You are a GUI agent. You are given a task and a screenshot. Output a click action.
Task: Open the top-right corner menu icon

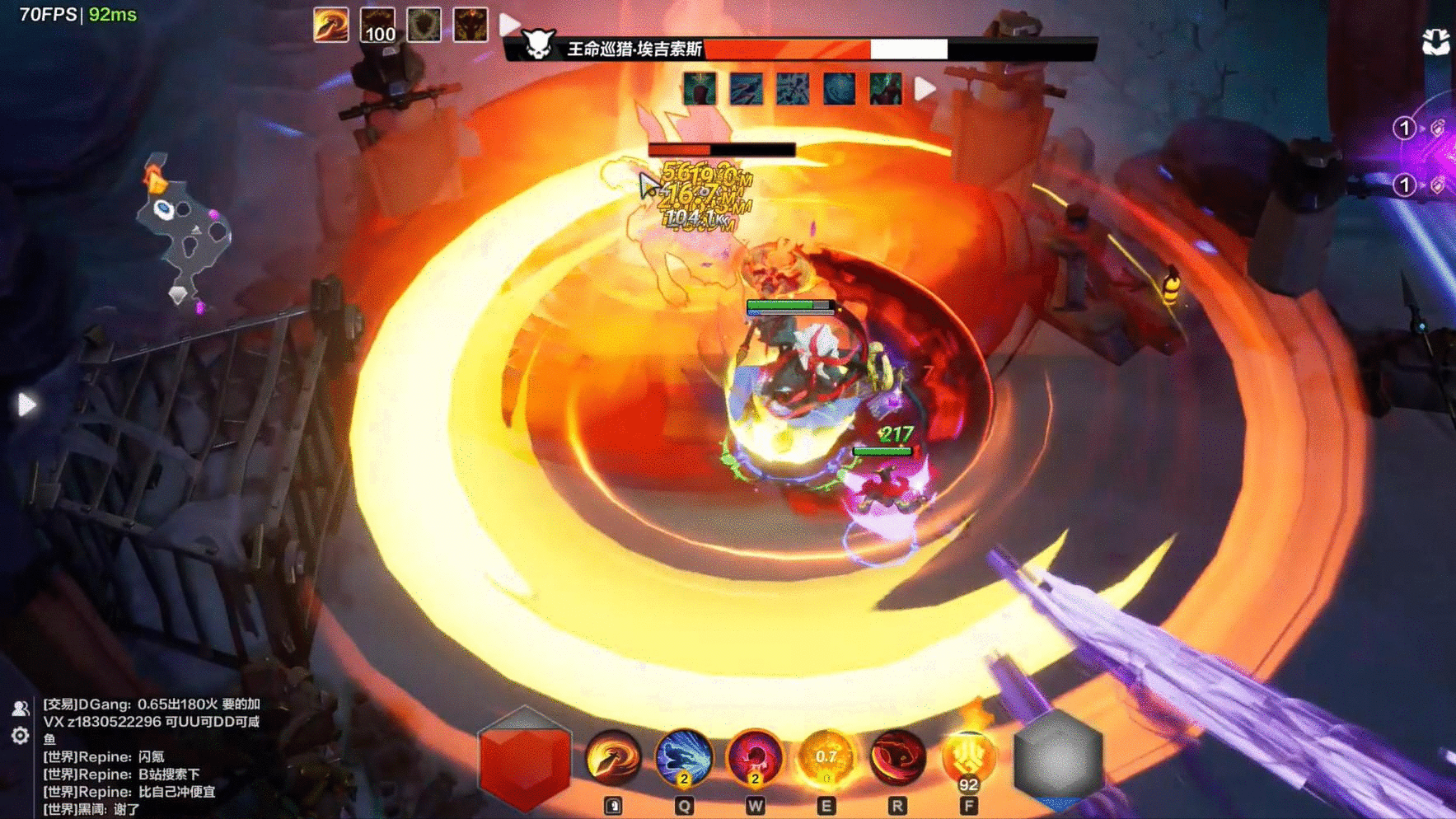[x=1436, y=41]
